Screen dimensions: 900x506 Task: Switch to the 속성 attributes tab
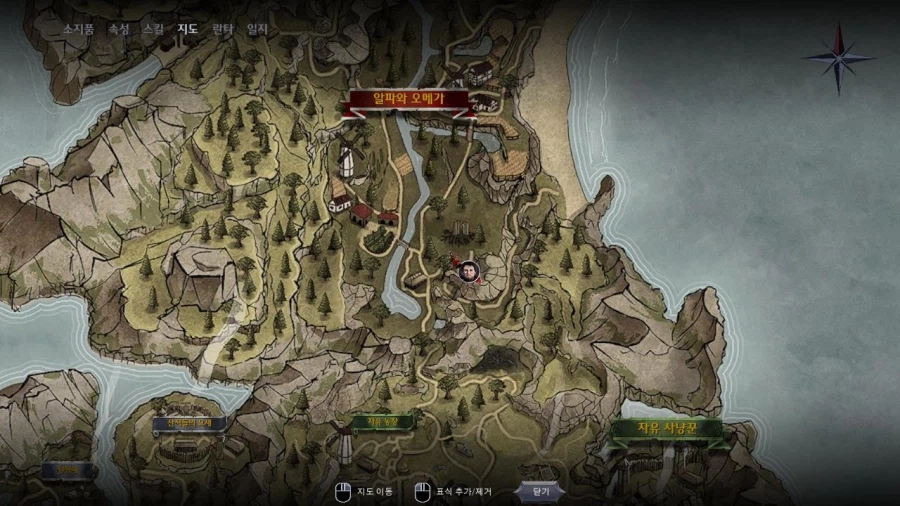pos(119,29)
